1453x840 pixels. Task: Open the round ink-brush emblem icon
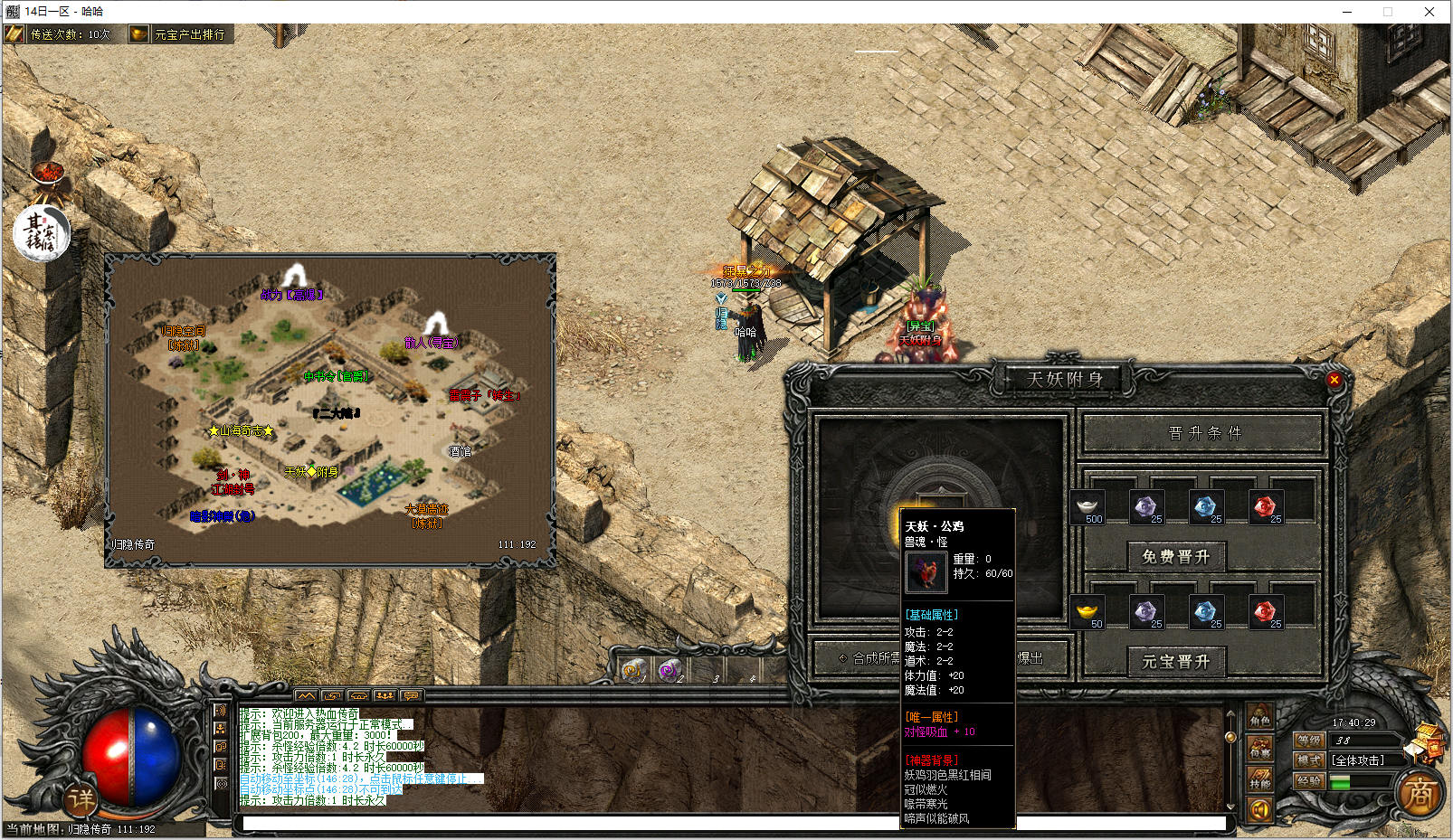[x=41, y=233]
